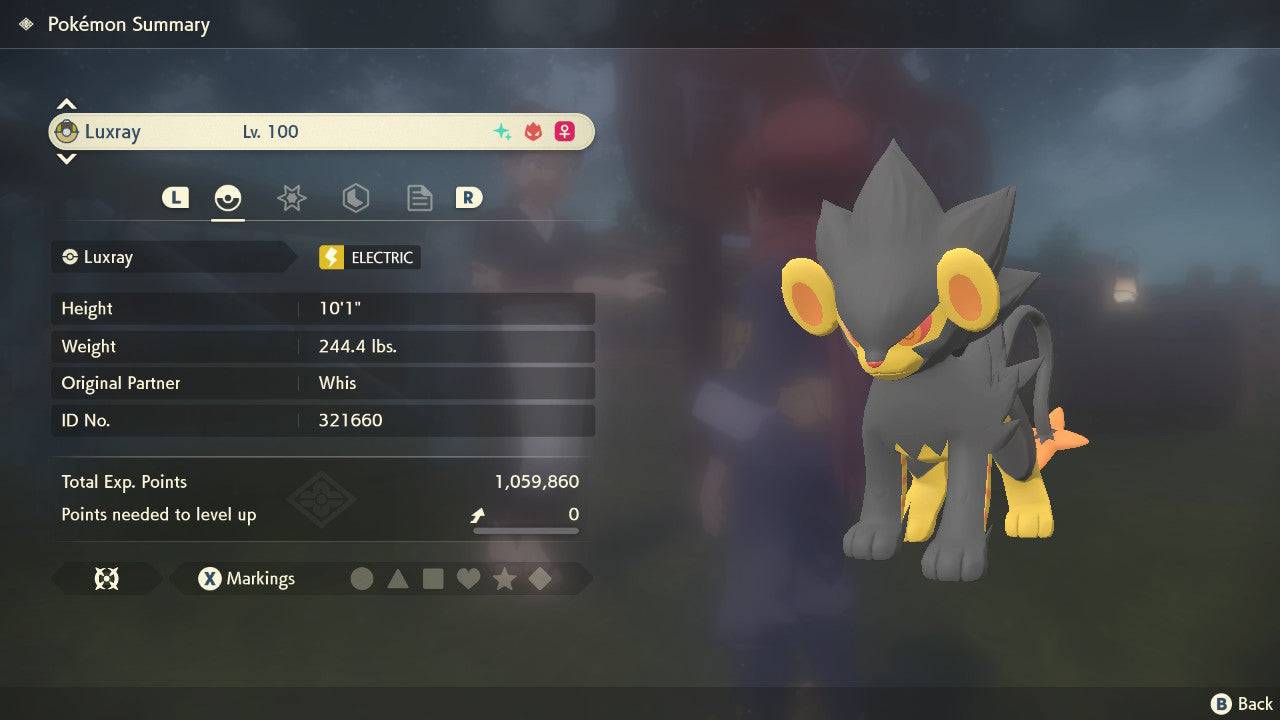
Task: Toggle the star marking
Action: coord(504,578)
